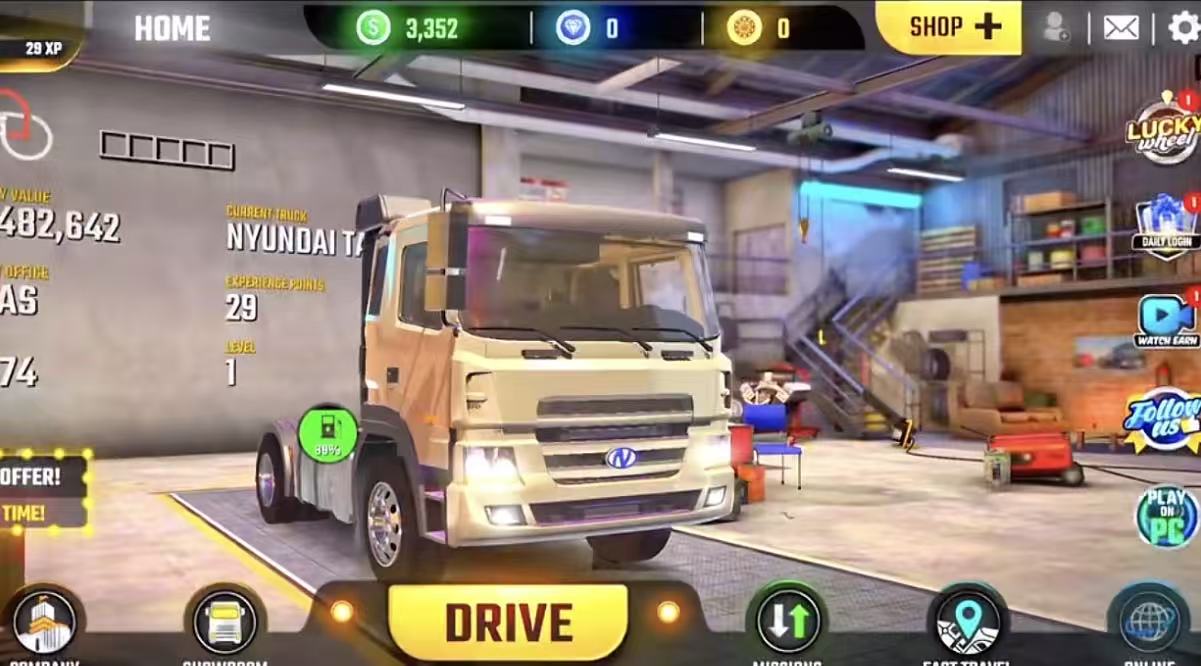Claim the Daily Login reward
The width and height of the screenshot is (1201, 666).
pos(1166,226)
